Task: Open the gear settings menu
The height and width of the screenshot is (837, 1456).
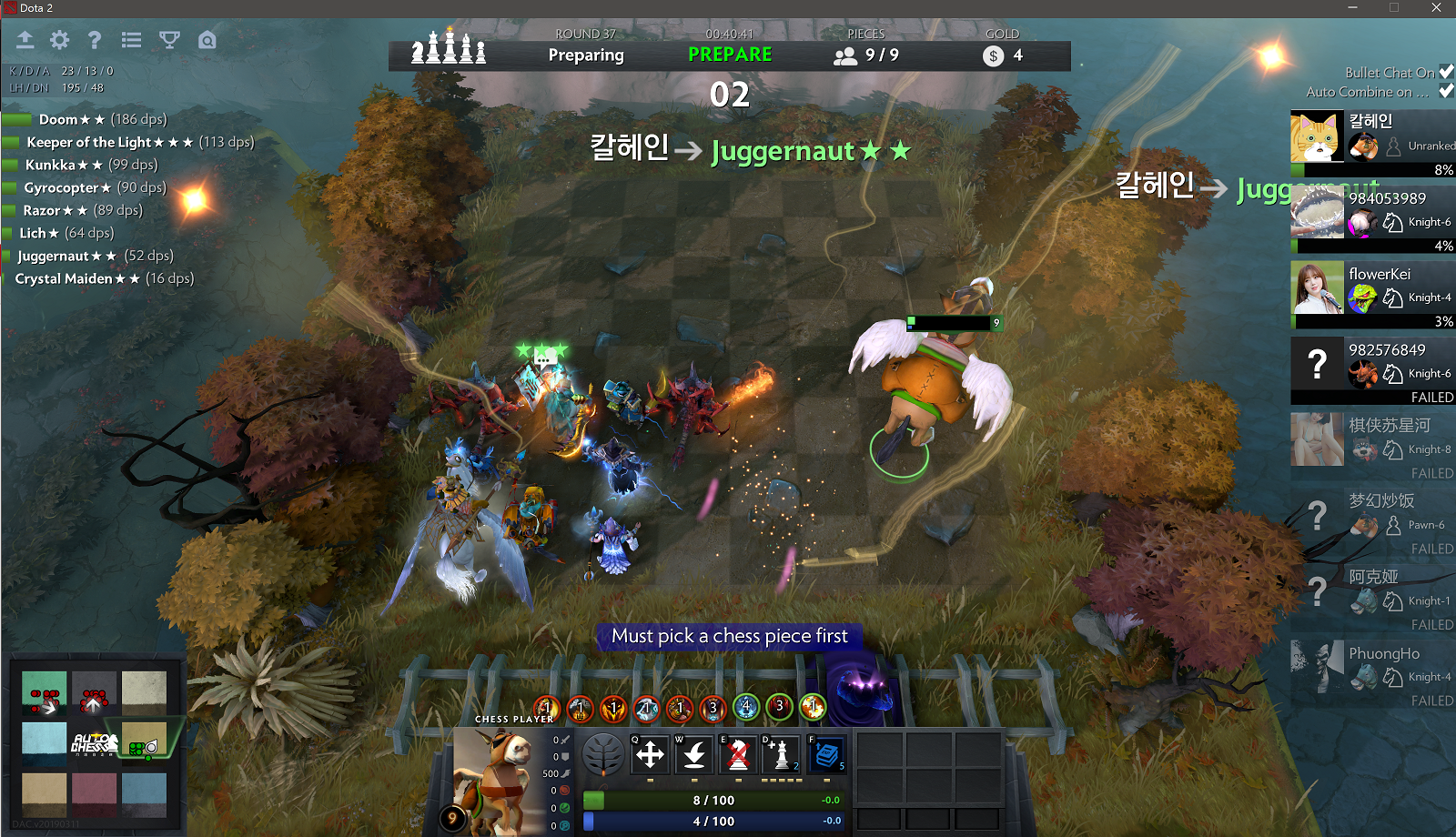Action: click(x=60, y=40)
